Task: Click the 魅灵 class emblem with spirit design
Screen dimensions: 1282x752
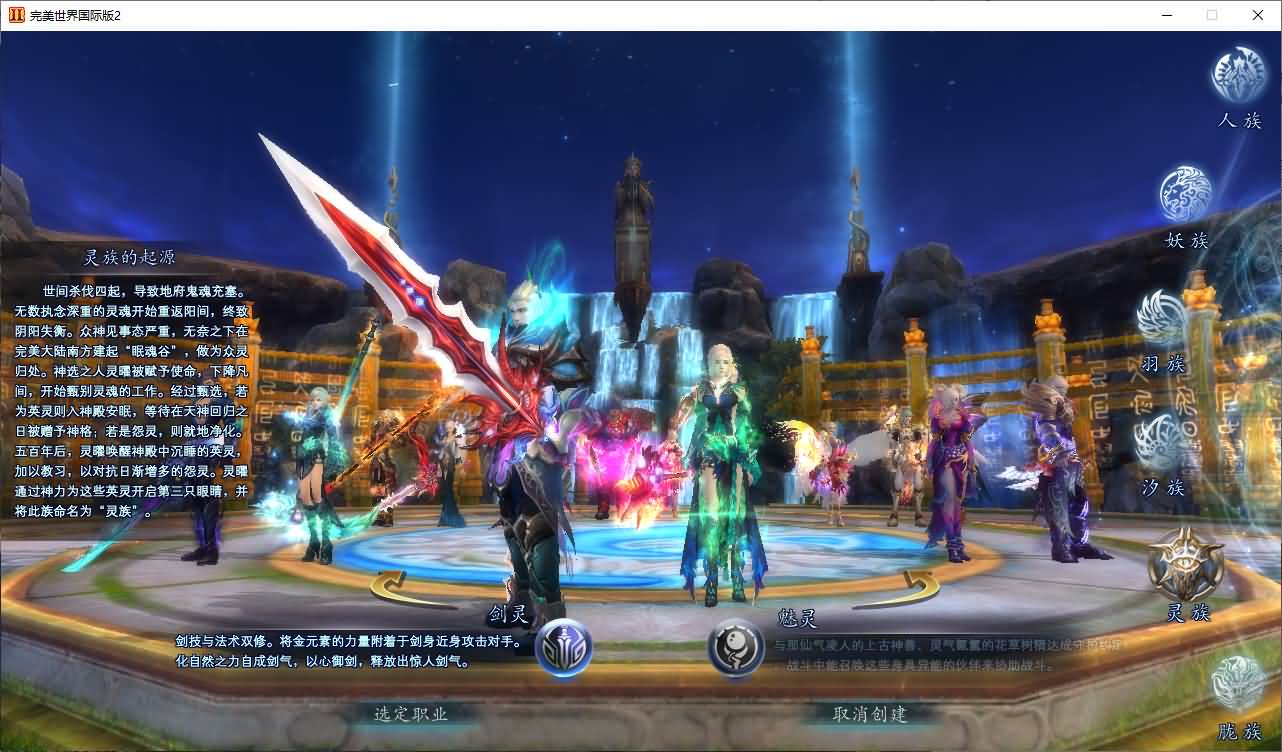Action: (737, 648)
